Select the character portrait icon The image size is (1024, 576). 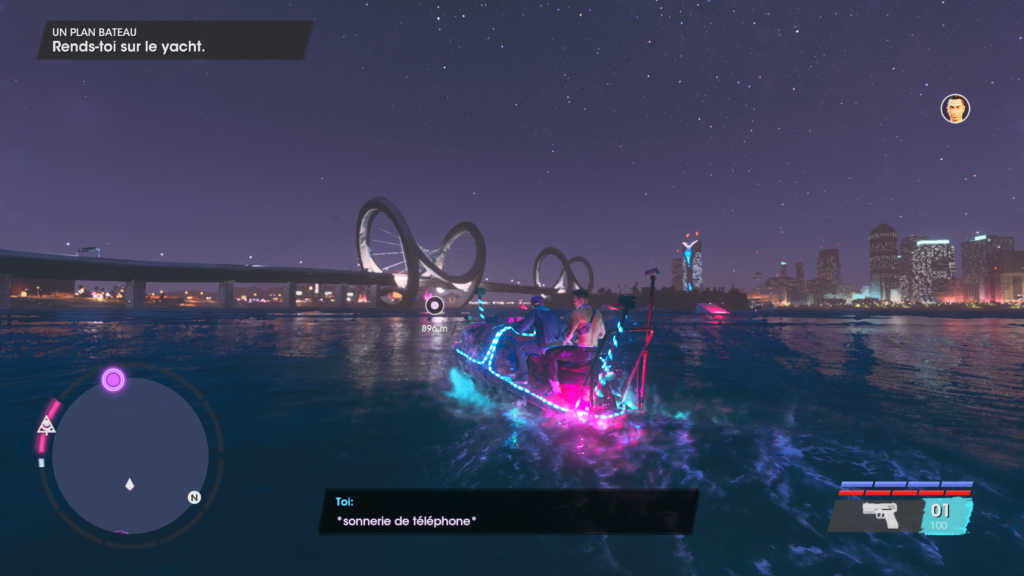point(955,108)
